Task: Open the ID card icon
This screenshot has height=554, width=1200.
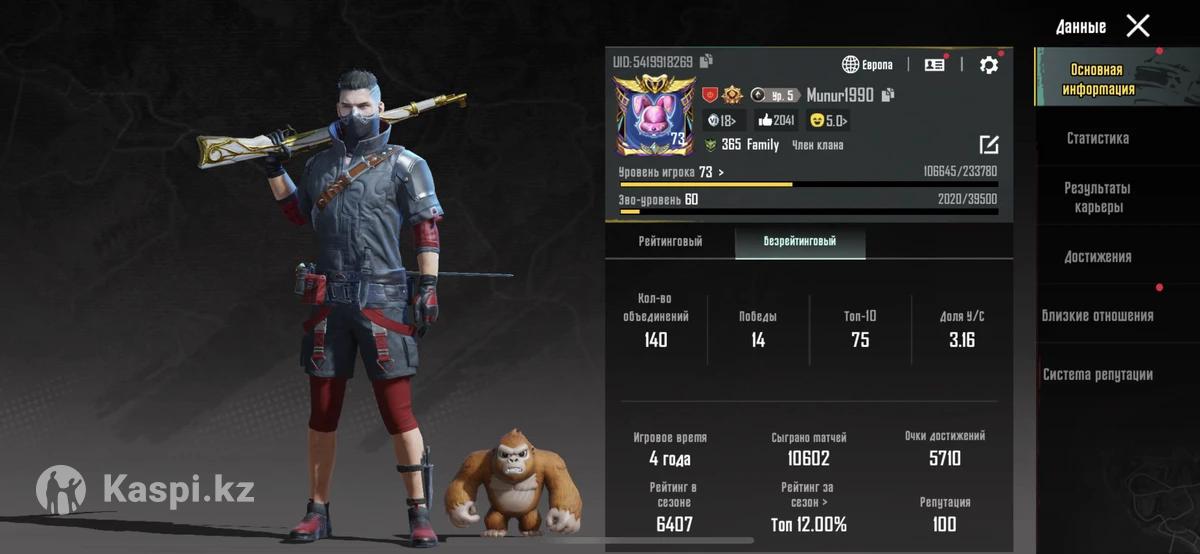Action: 934,65
